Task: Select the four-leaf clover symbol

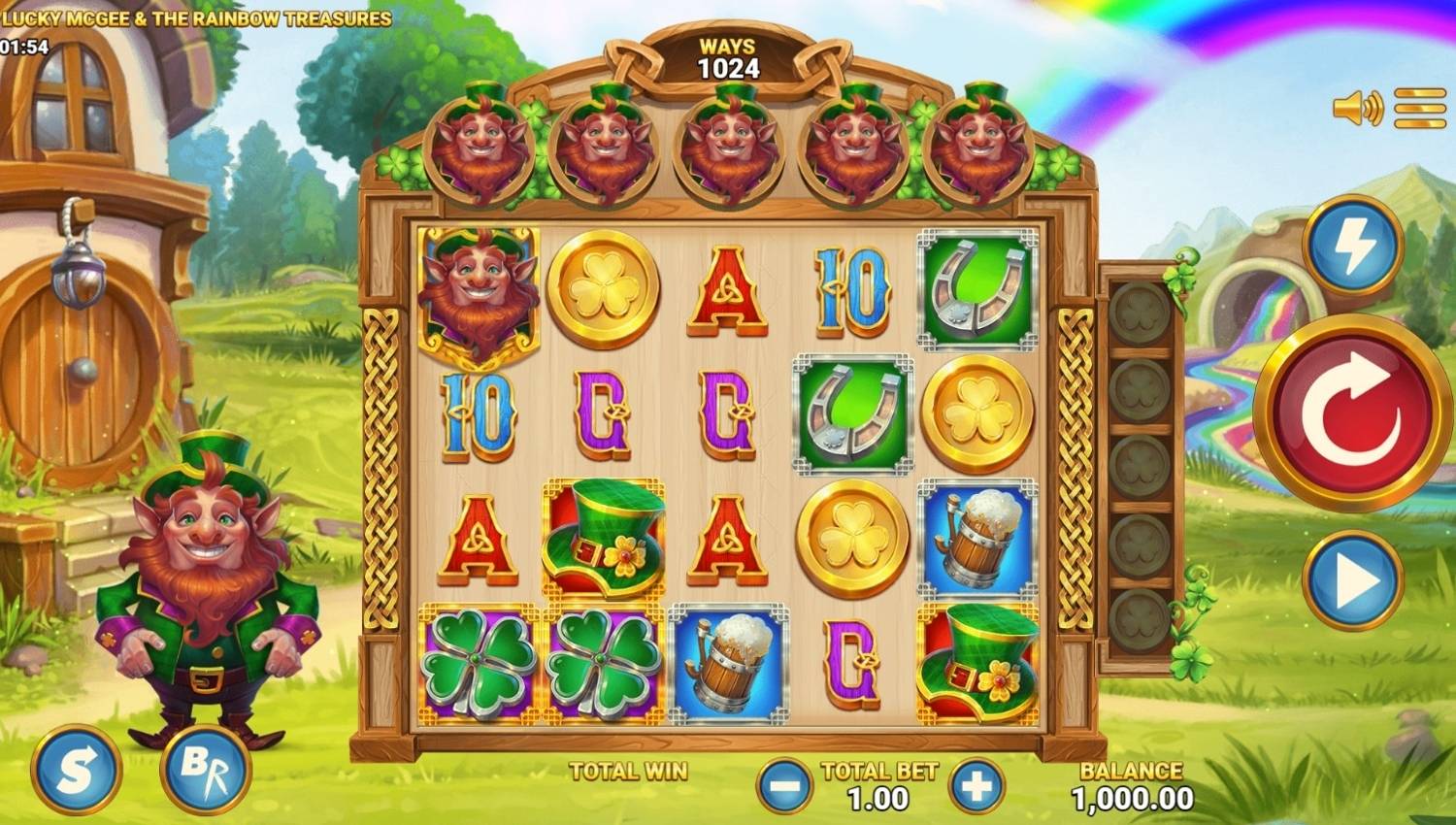Action: (478, 665)
